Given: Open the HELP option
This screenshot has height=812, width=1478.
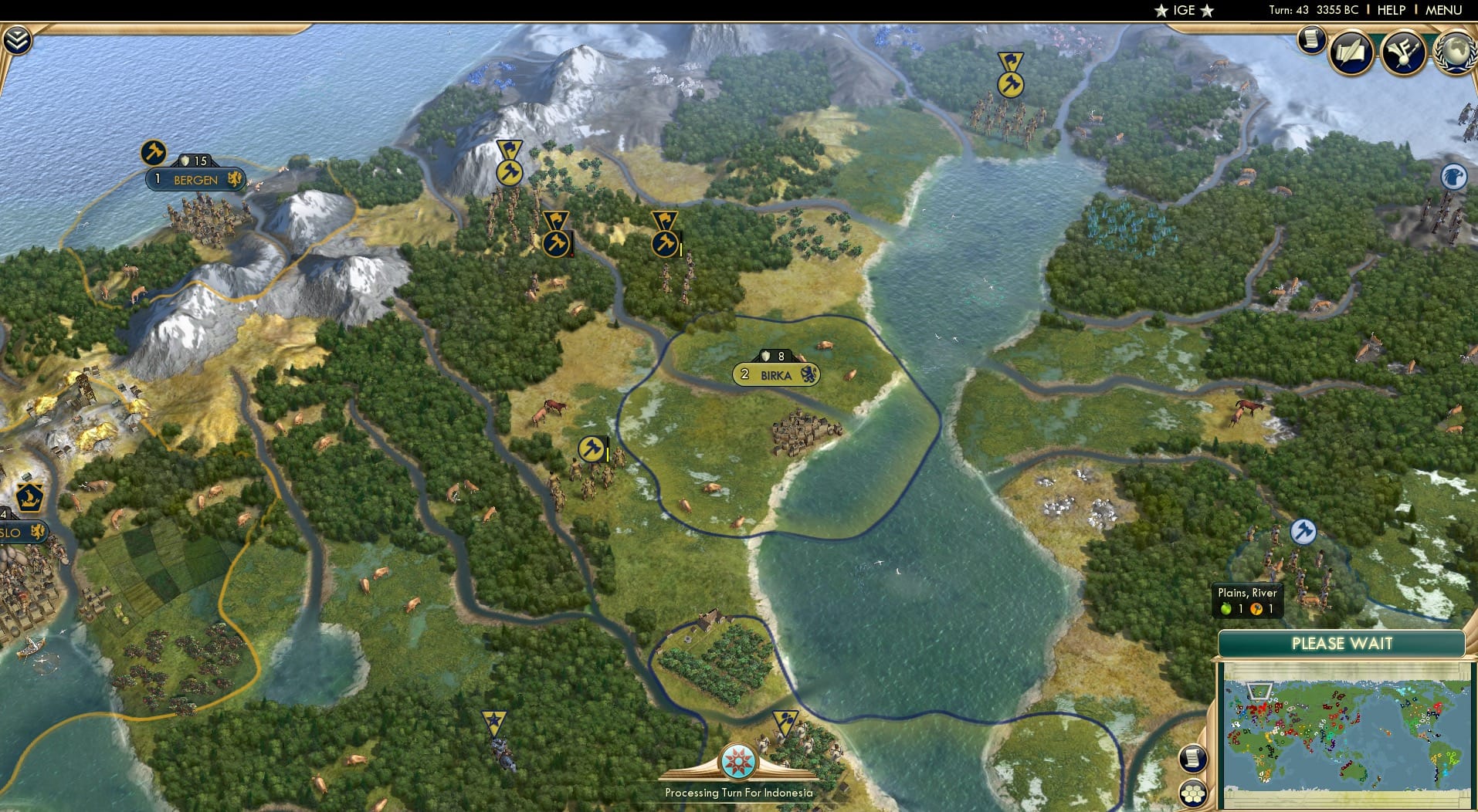Looking at the screenshot, I should (1390, 10).
